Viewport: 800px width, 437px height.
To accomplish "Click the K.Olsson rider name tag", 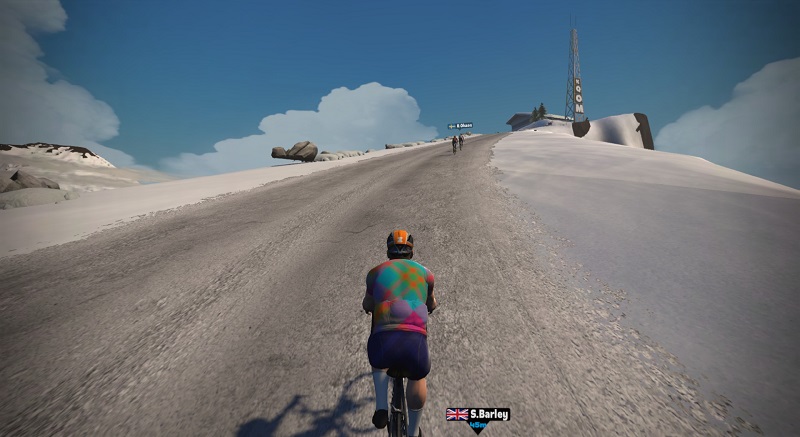I will (460, 125).
